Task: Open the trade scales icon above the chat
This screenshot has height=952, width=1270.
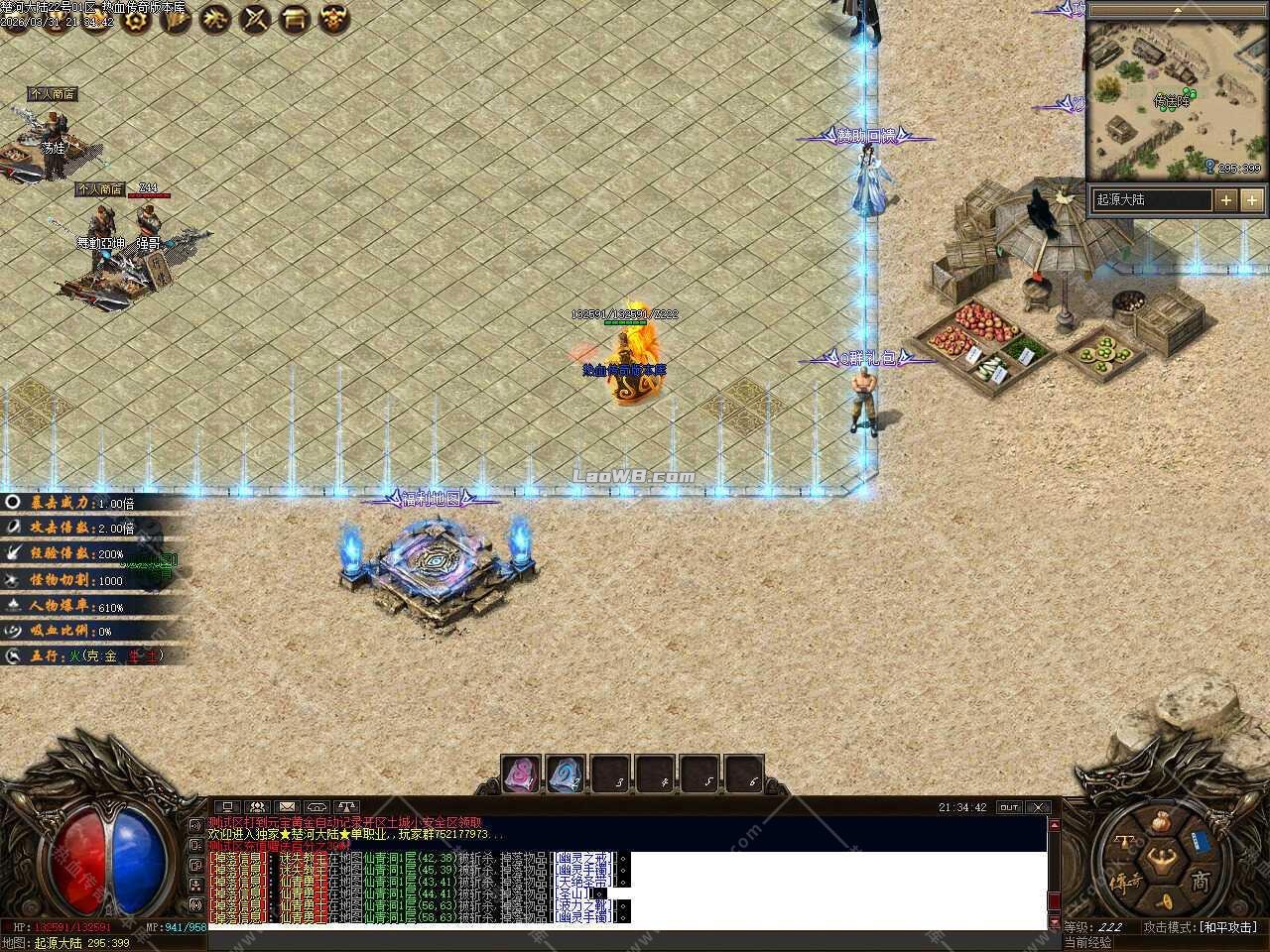Action: click(x=345, y=806)
